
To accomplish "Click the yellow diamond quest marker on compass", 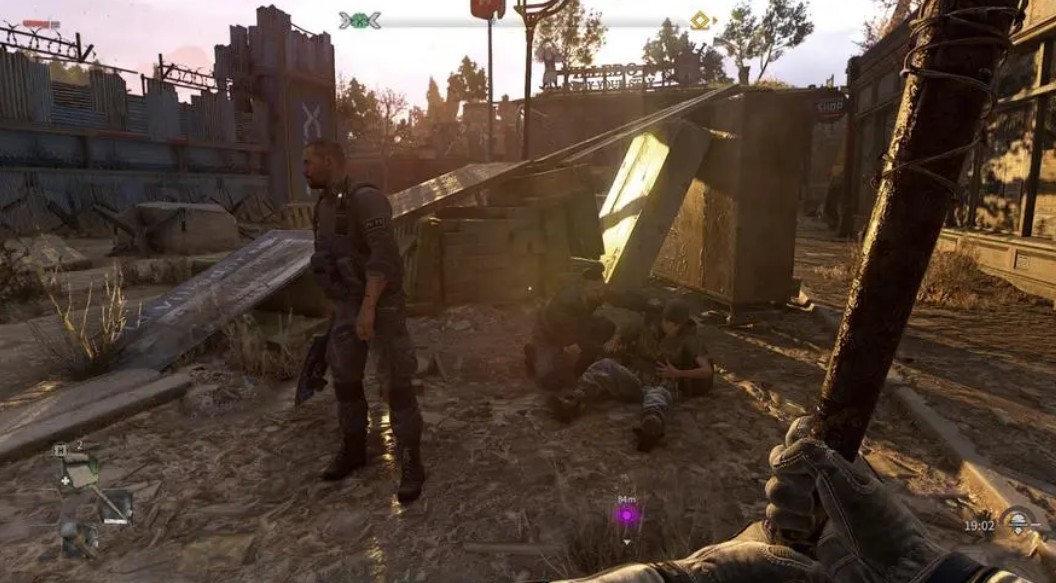I will [701, 20].
